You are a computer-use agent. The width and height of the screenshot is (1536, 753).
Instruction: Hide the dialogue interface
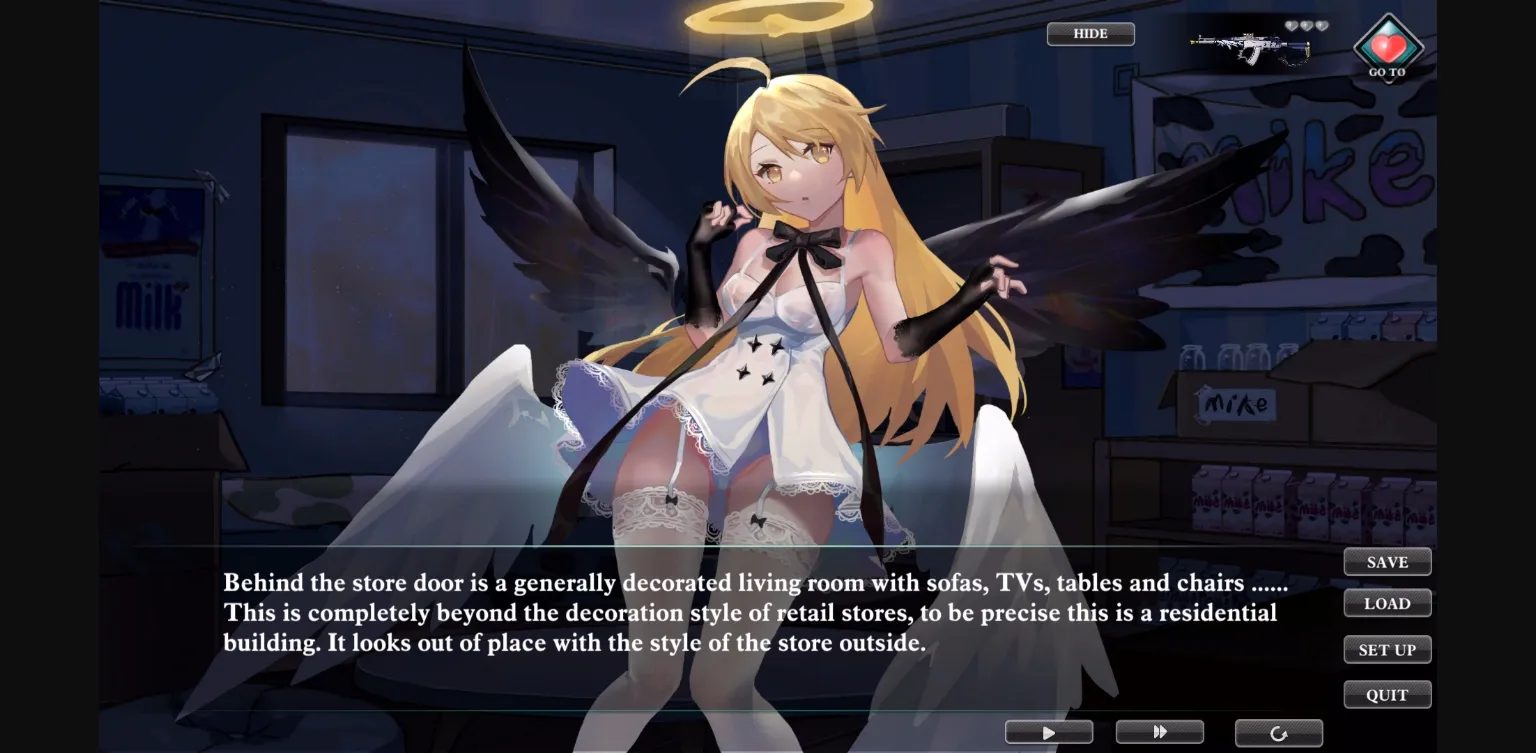point(1090,33)
